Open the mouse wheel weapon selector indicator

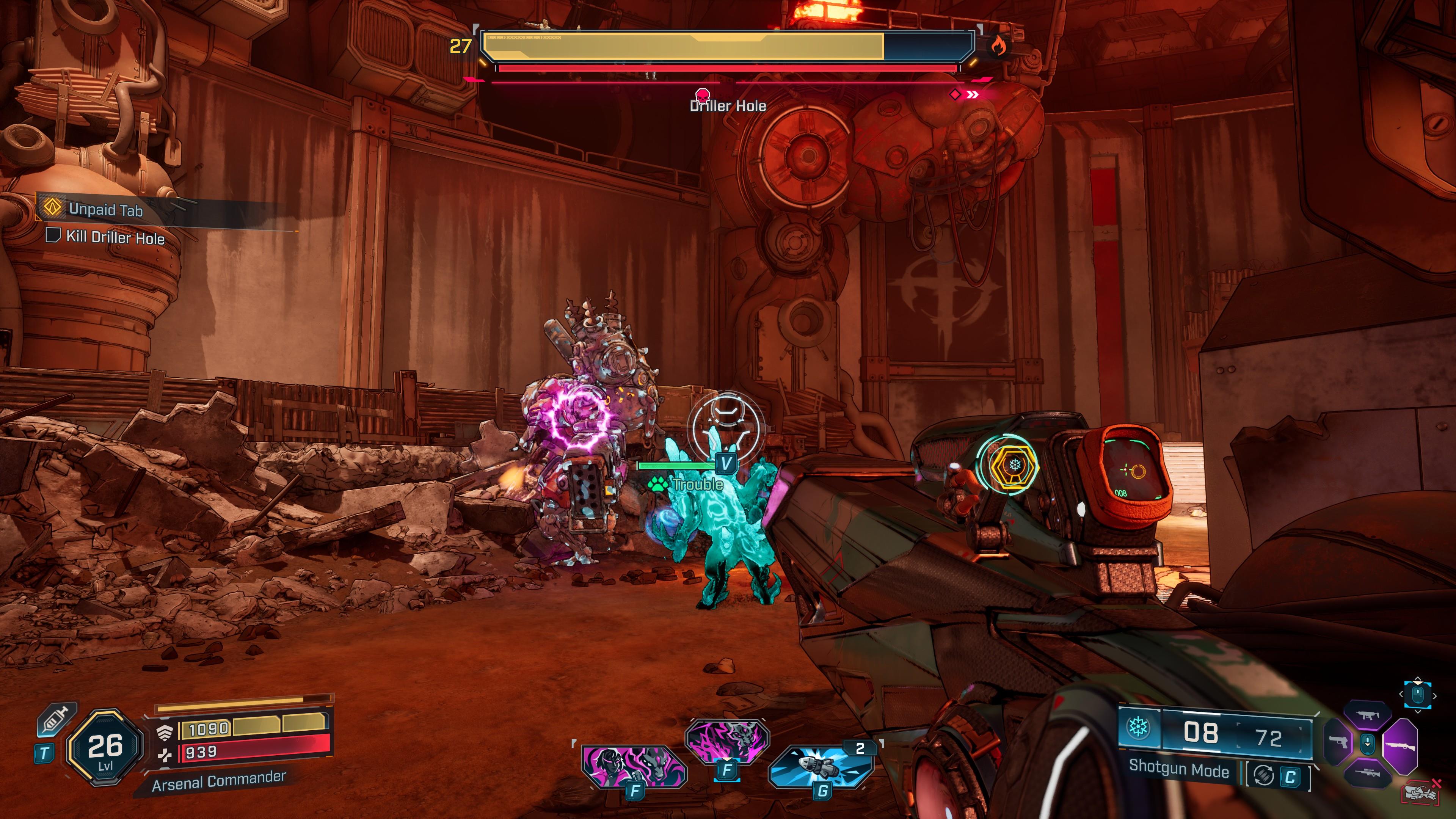coord(1368,744)
